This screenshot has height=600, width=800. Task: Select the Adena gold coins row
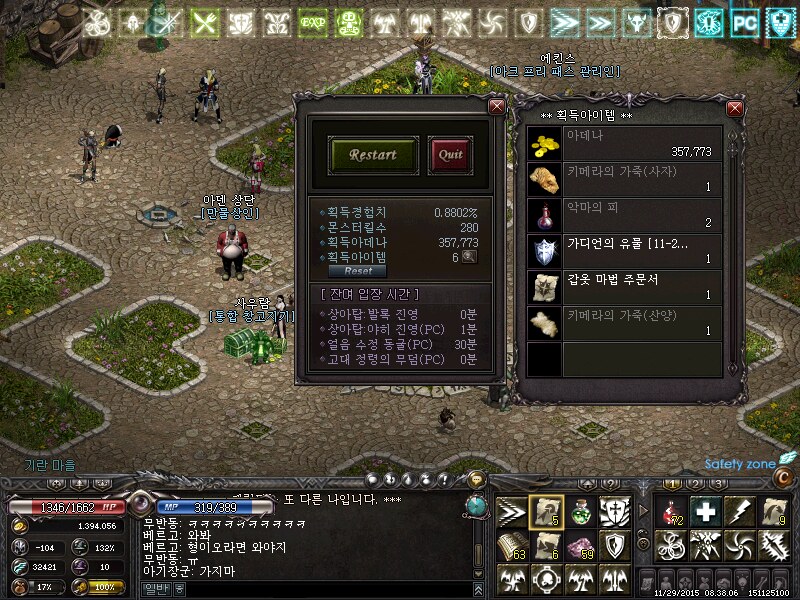625,143
